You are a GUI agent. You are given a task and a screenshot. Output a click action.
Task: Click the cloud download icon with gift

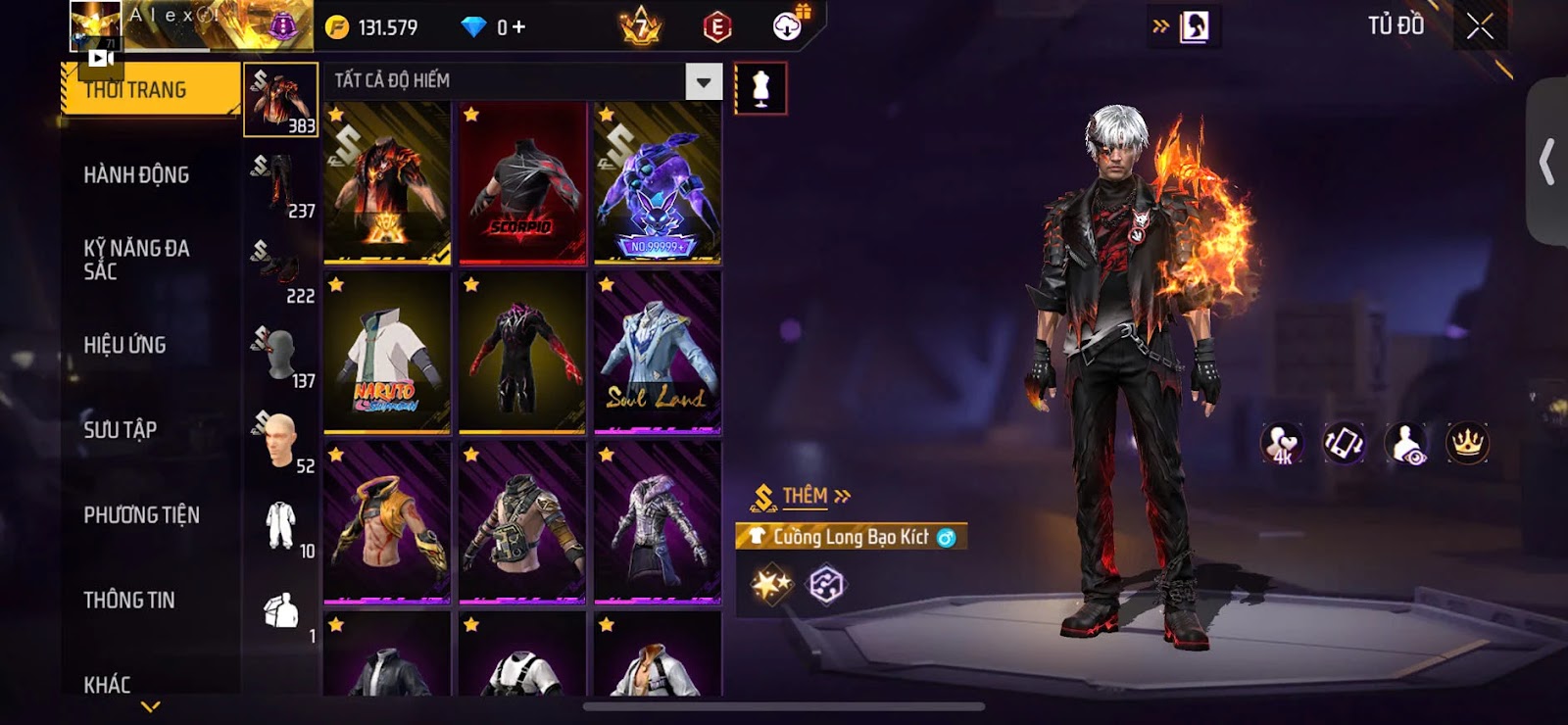(x=788, y=26)
